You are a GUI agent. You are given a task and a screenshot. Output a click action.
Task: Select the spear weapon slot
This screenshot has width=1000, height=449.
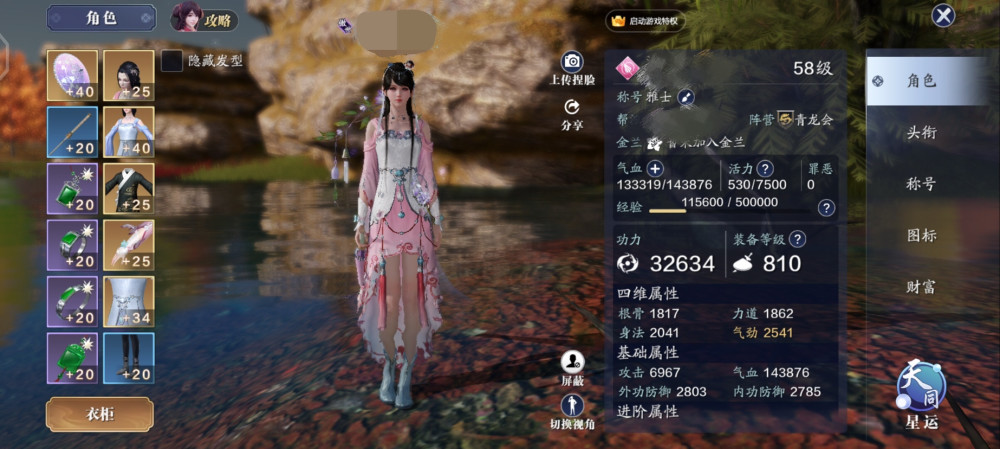(x=72, y=132)
